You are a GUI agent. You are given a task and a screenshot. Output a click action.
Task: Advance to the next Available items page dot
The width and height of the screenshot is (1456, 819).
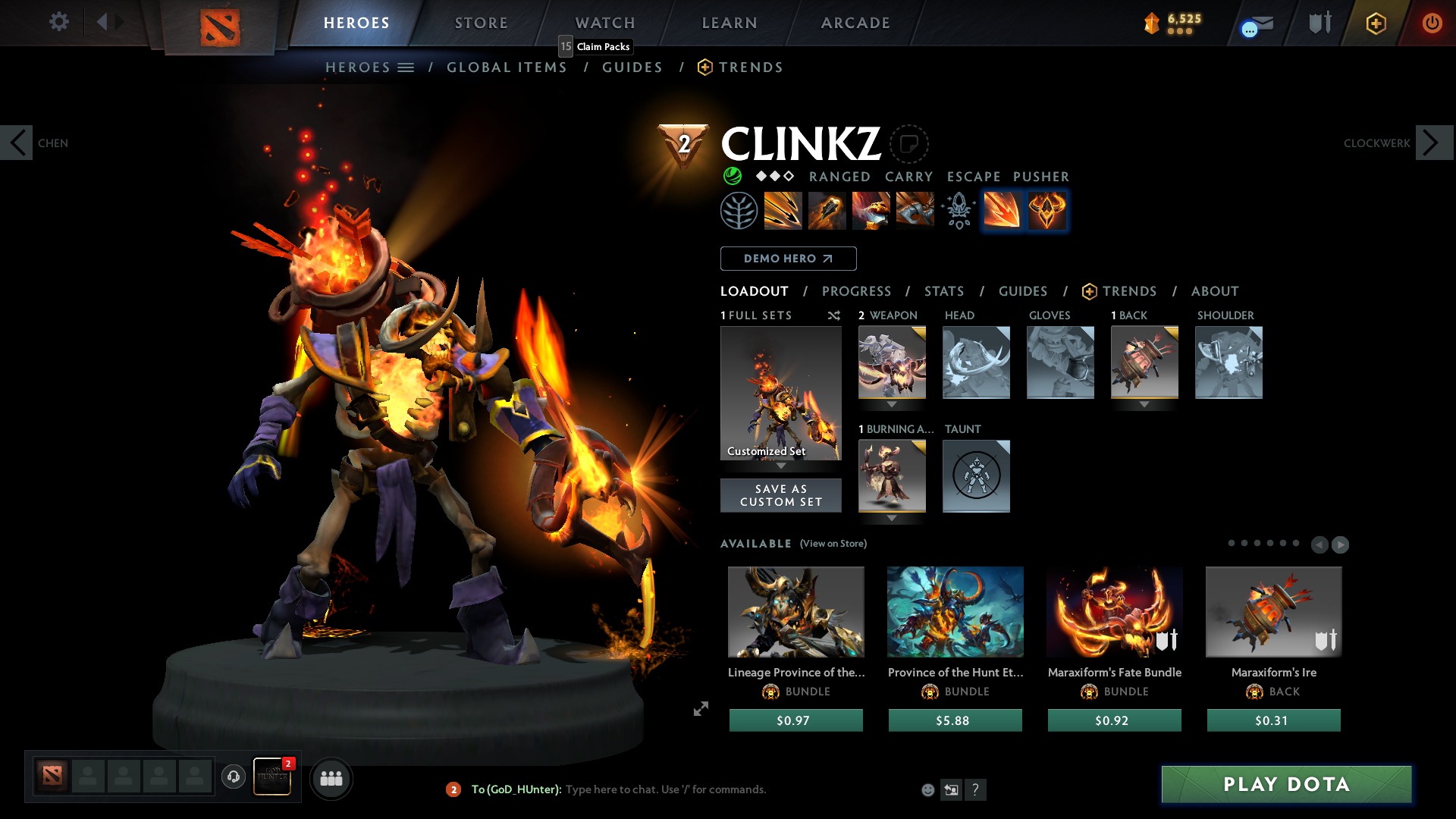coord(1340,544)
